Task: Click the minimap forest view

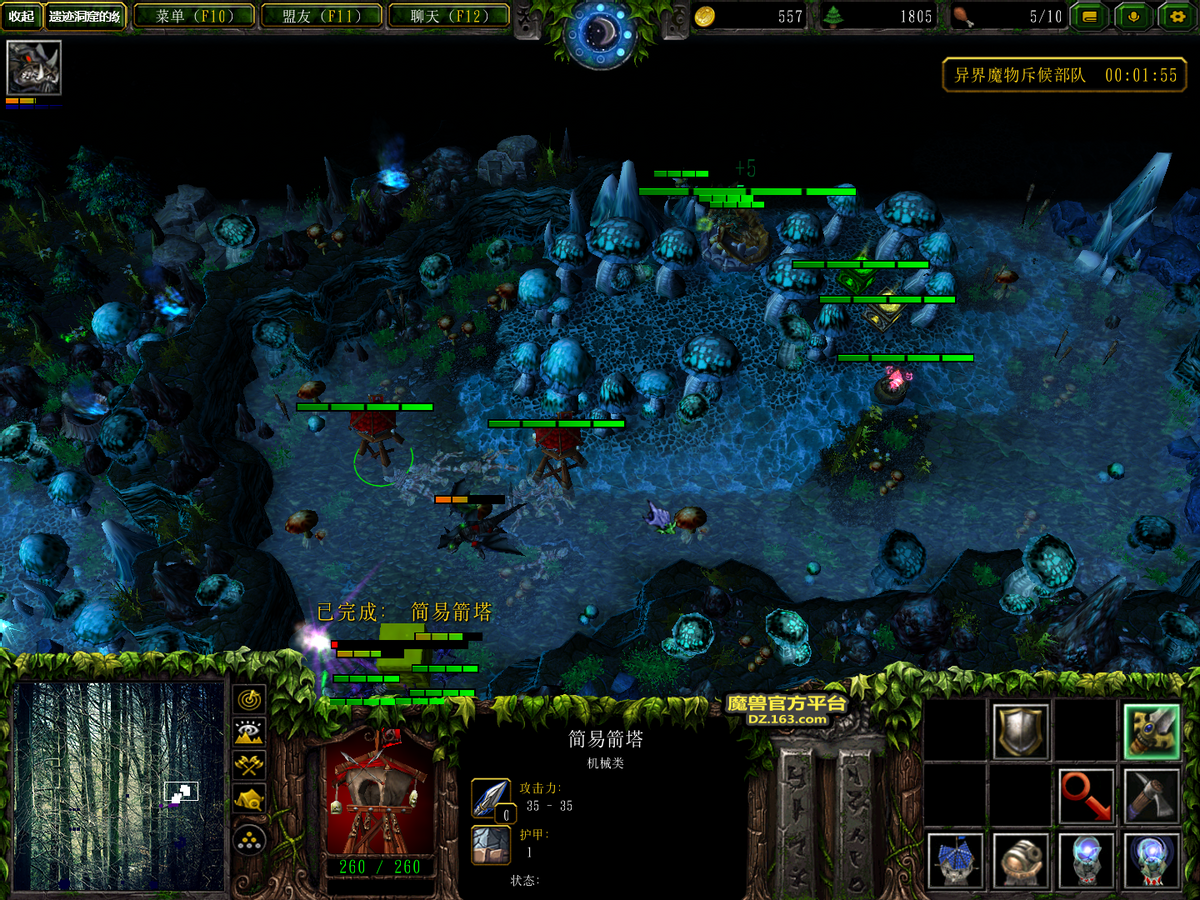Action: [x=119, y=785]
